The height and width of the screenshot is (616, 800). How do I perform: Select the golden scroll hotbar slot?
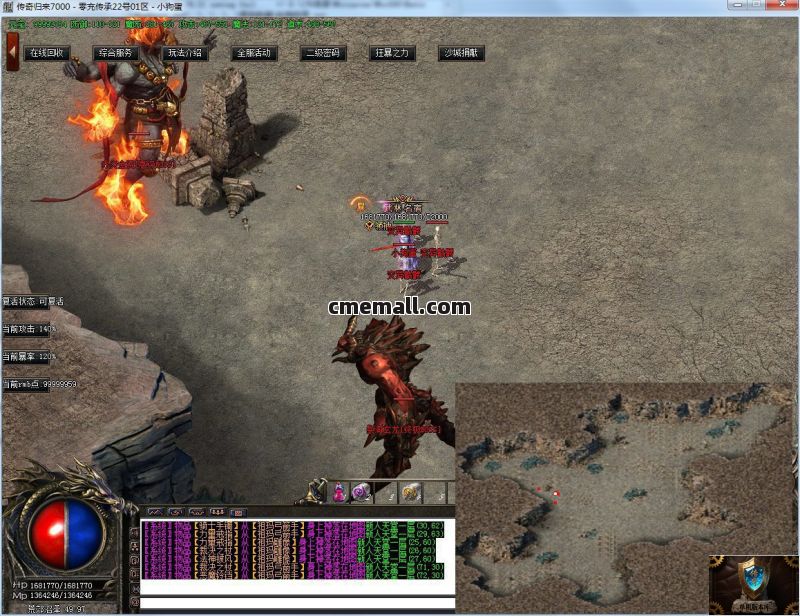coord(411,492)
